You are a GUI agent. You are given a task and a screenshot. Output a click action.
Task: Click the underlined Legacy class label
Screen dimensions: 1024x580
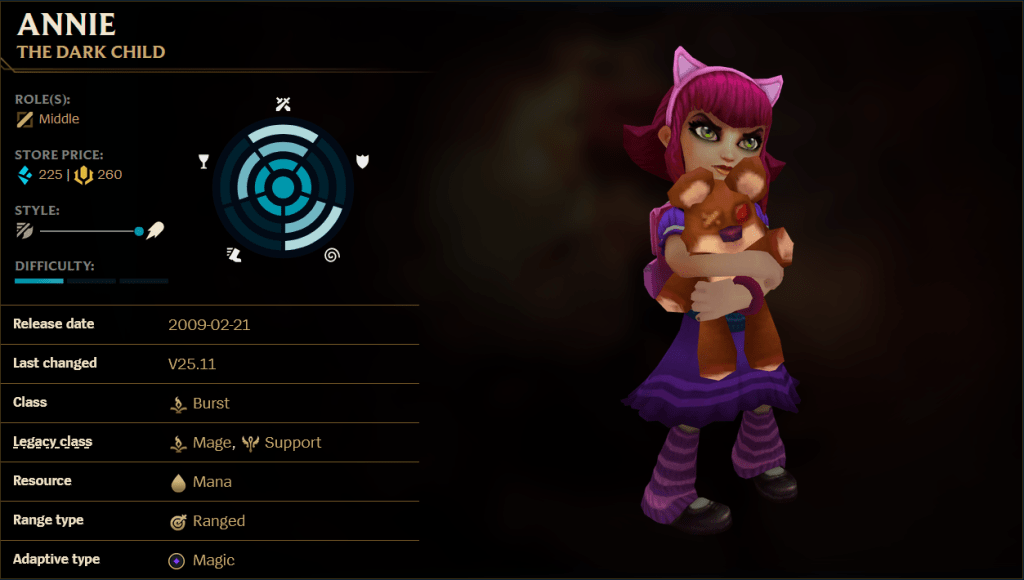coord(53,442)
